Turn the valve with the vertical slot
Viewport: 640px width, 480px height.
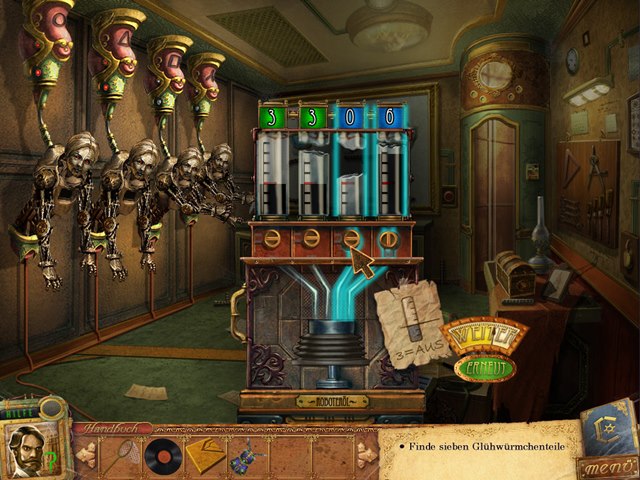tap(391, 240)
